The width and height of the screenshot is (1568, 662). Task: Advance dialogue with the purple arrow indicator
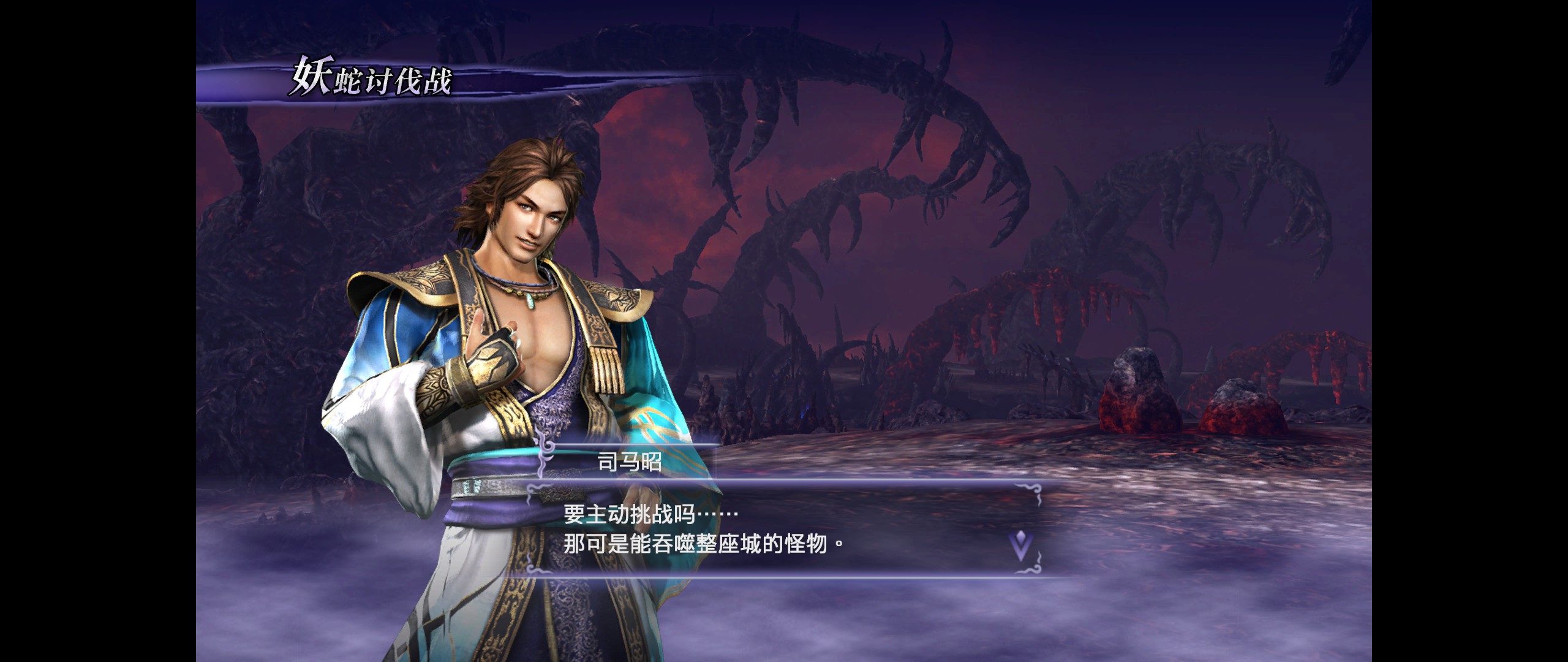pyautogui.click(x=1020, y=544)
